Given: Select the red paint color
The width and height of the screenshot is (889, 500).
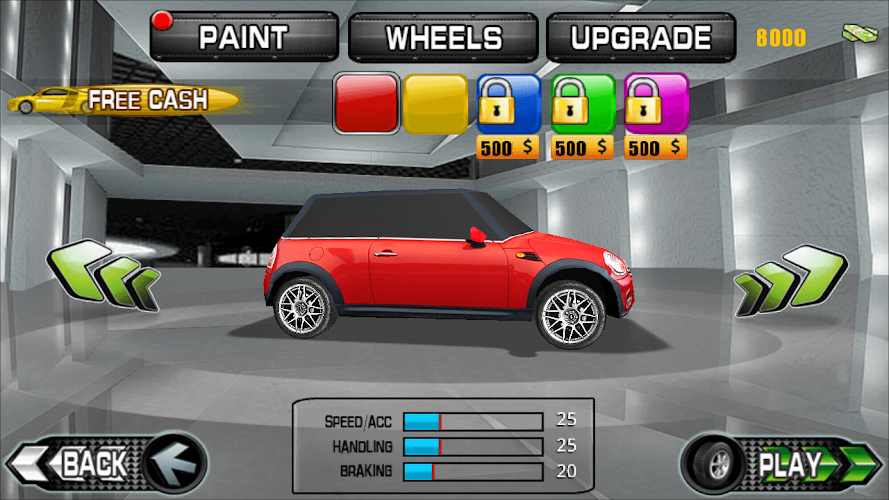Looking at the screenshot, I should [x=366, y=105].
